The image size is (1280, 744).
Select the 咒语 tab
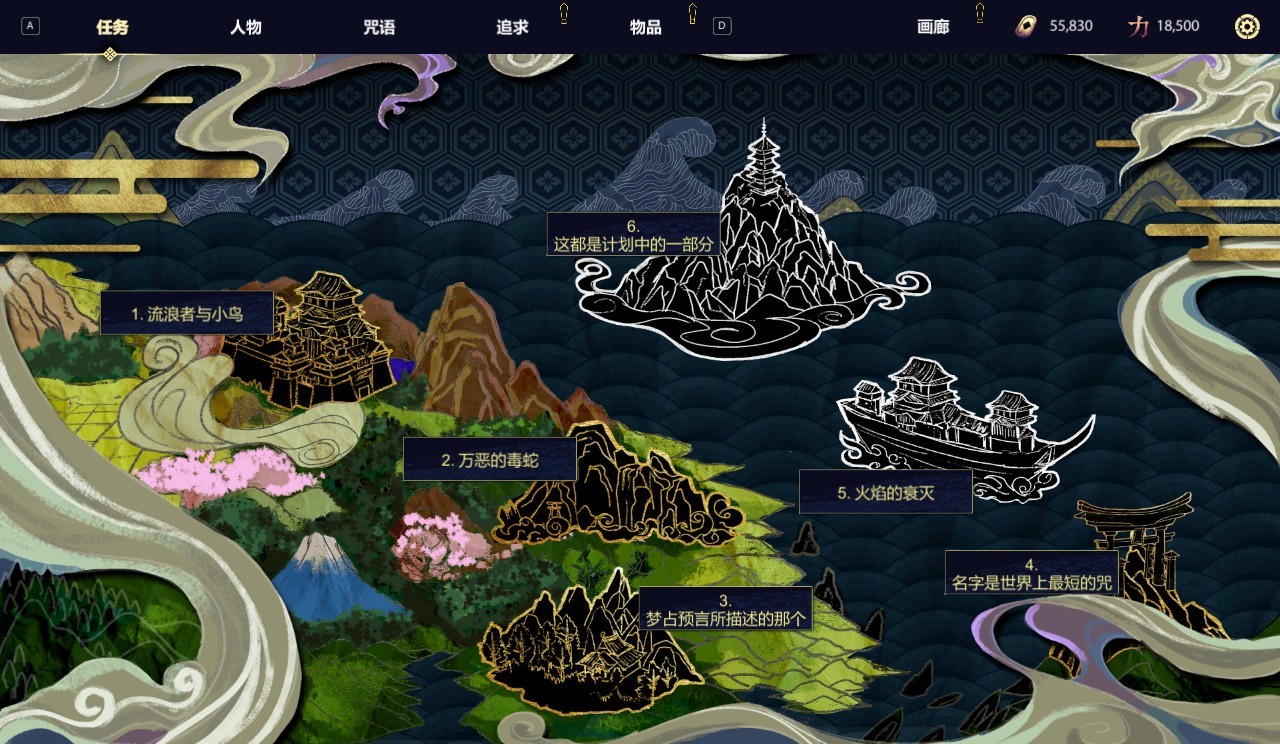[379, 27]
